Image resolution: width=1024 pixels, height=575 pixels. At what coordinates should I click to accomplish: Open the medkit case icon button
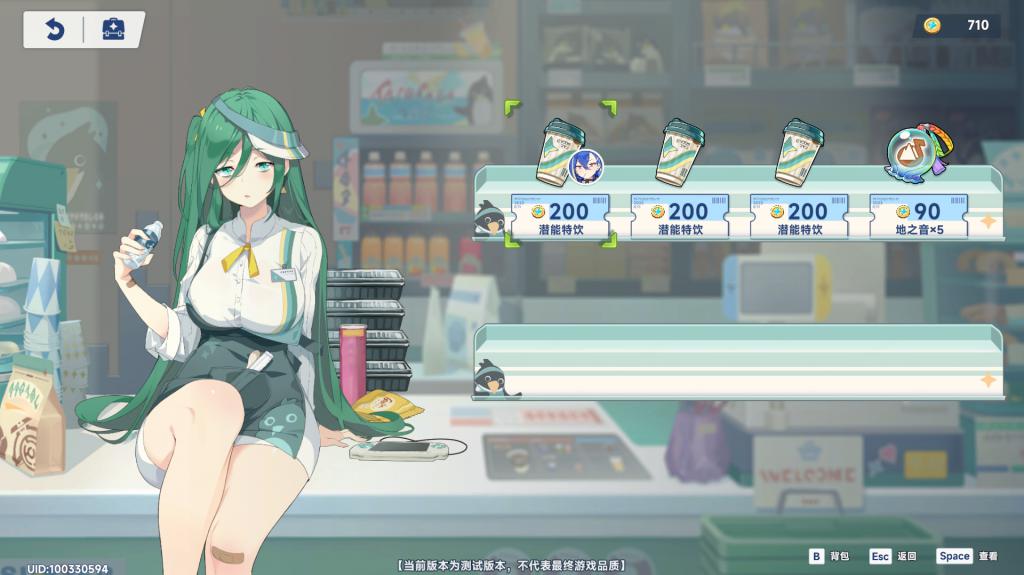(x=113, y=30)
